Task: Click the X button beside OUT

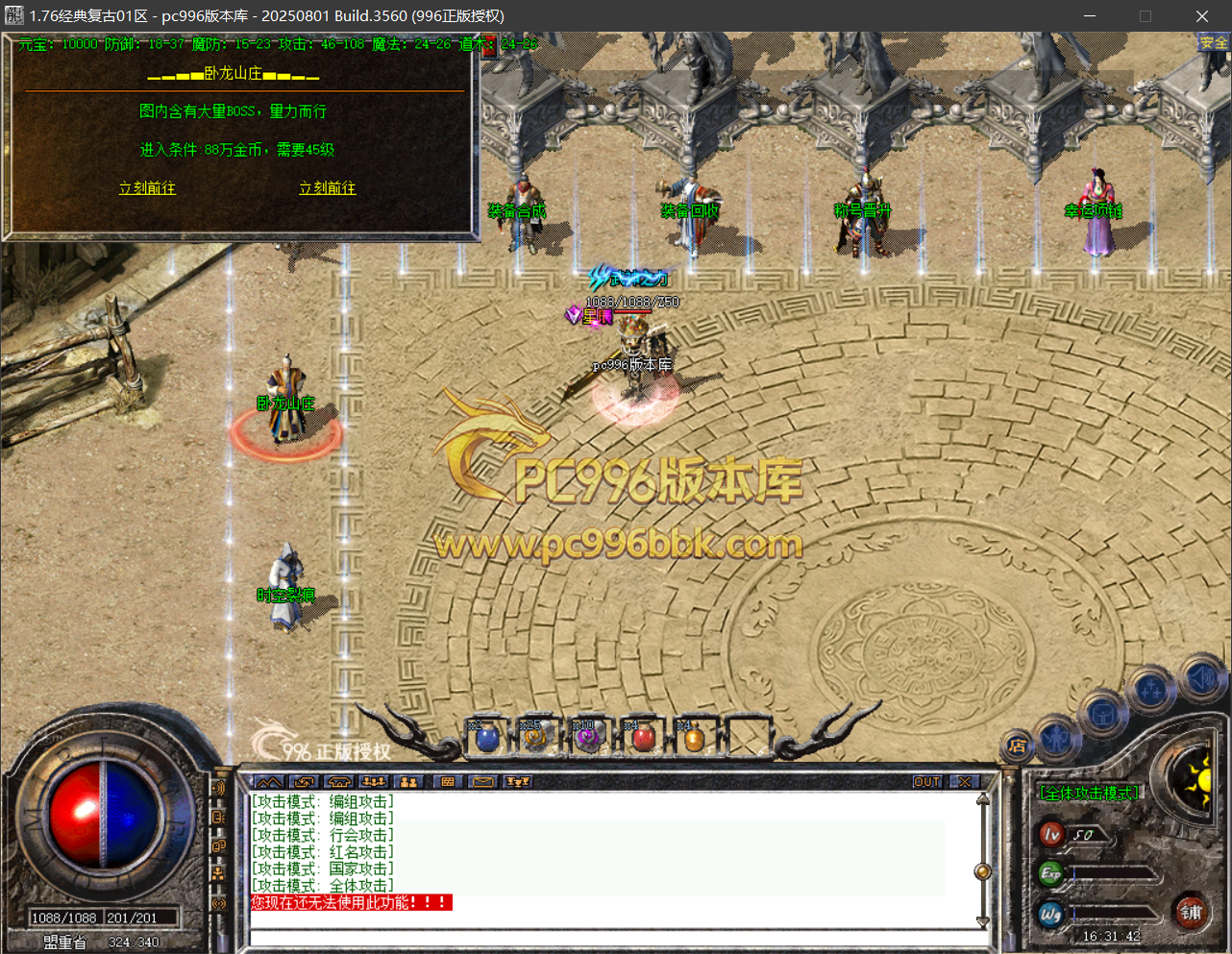Action: 964,782
